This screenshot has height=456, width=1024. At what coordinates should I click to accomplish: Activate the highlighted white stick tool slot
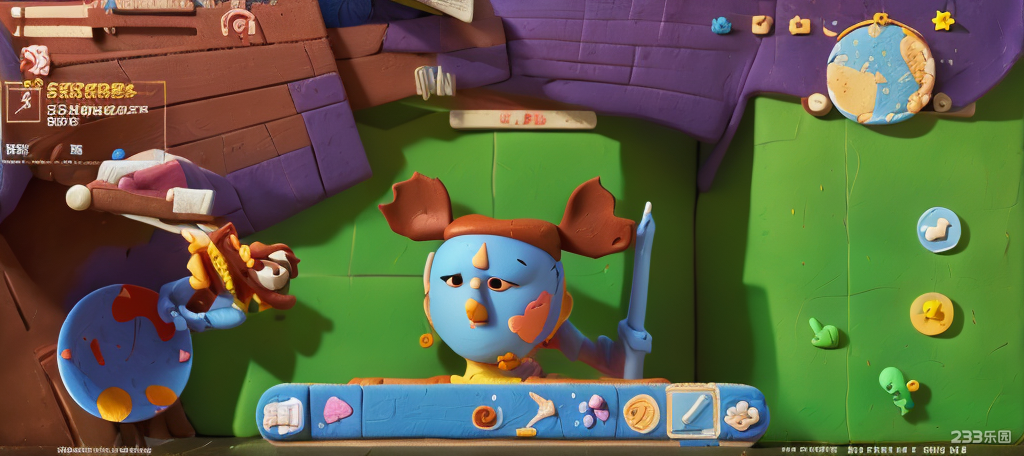tap(691, 411)
